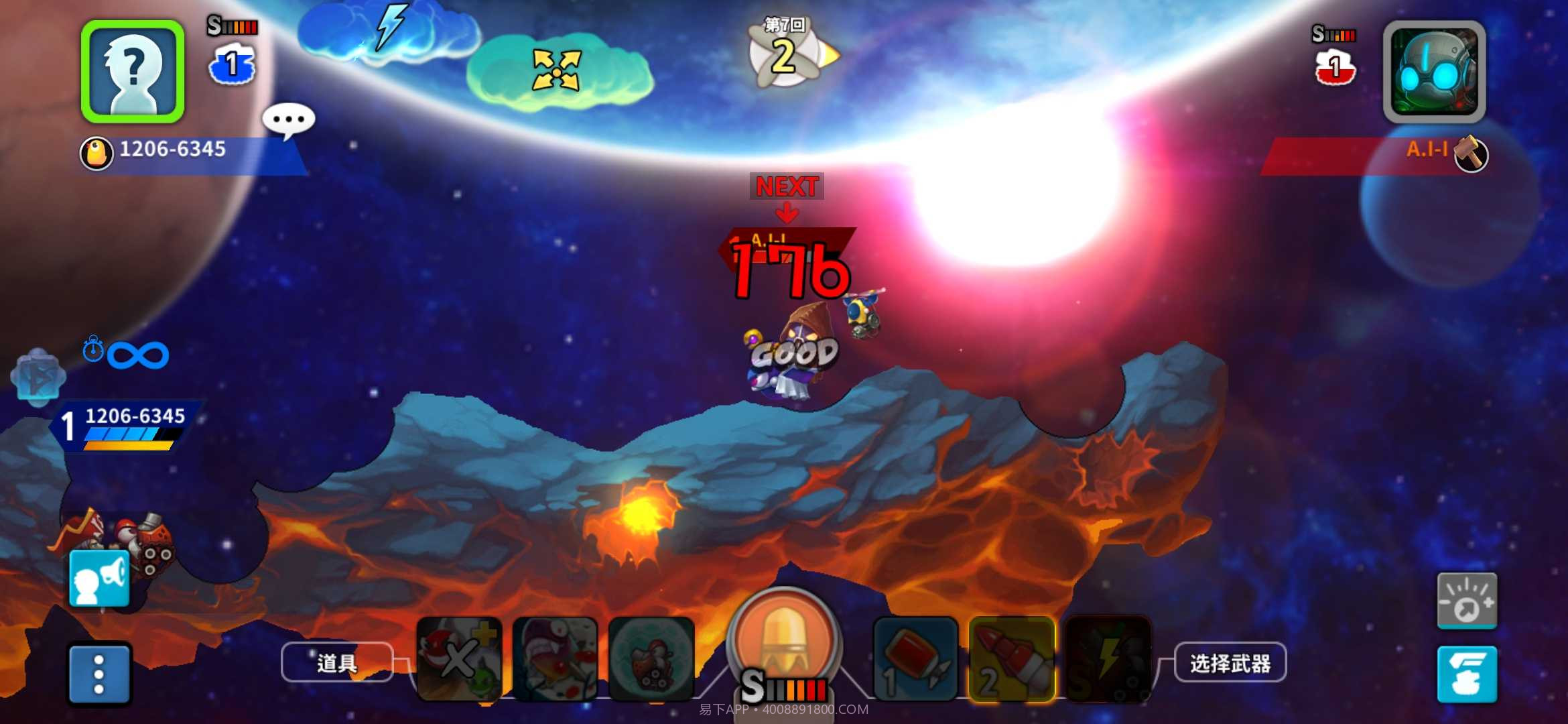Open the three-dot options menu
Viewport: 1568px width, 724px height.
99,674
